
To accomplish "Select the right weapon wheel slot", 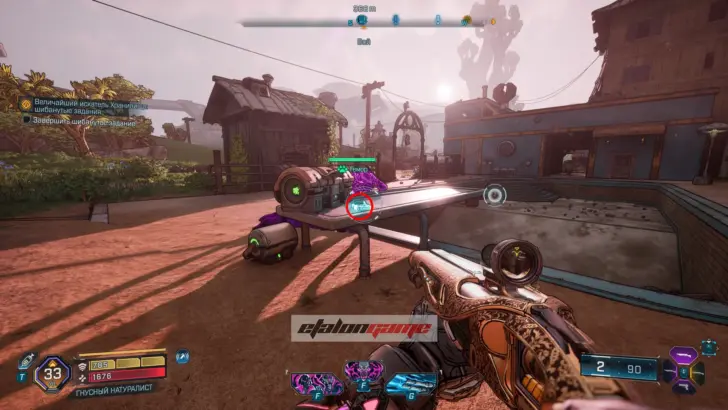I will pos(702,371).
